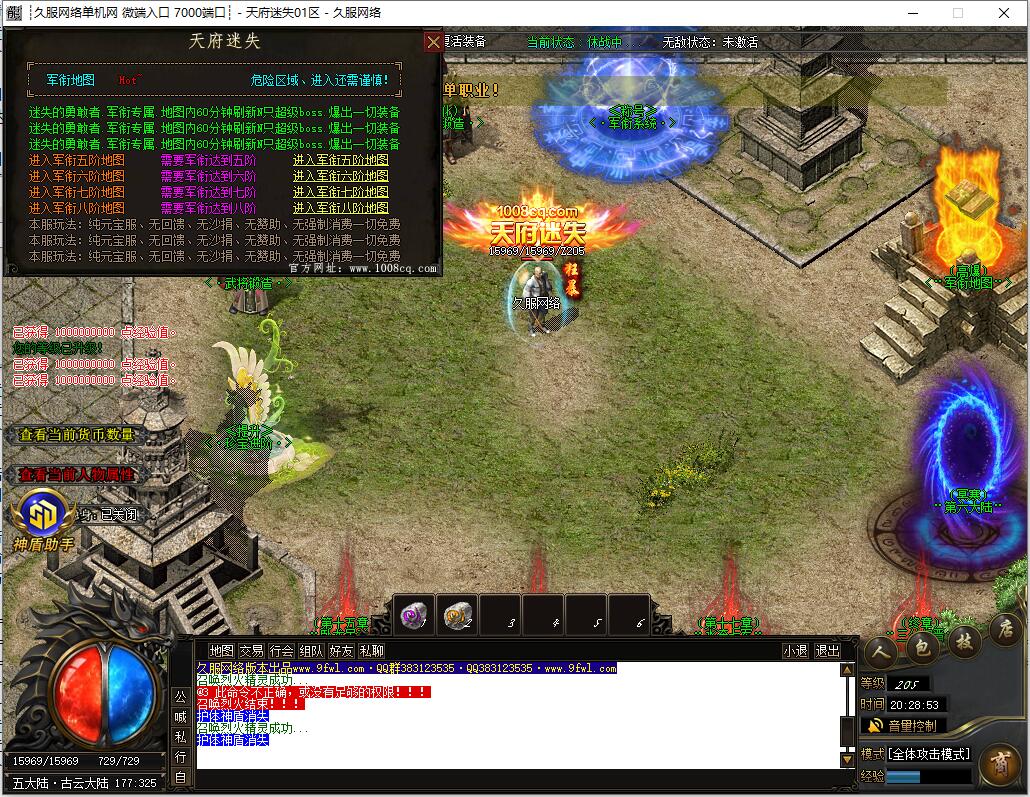This screenshot has width=1030, height=797.
Task: Click the 退出 exit button
Action: click(827, 651)
